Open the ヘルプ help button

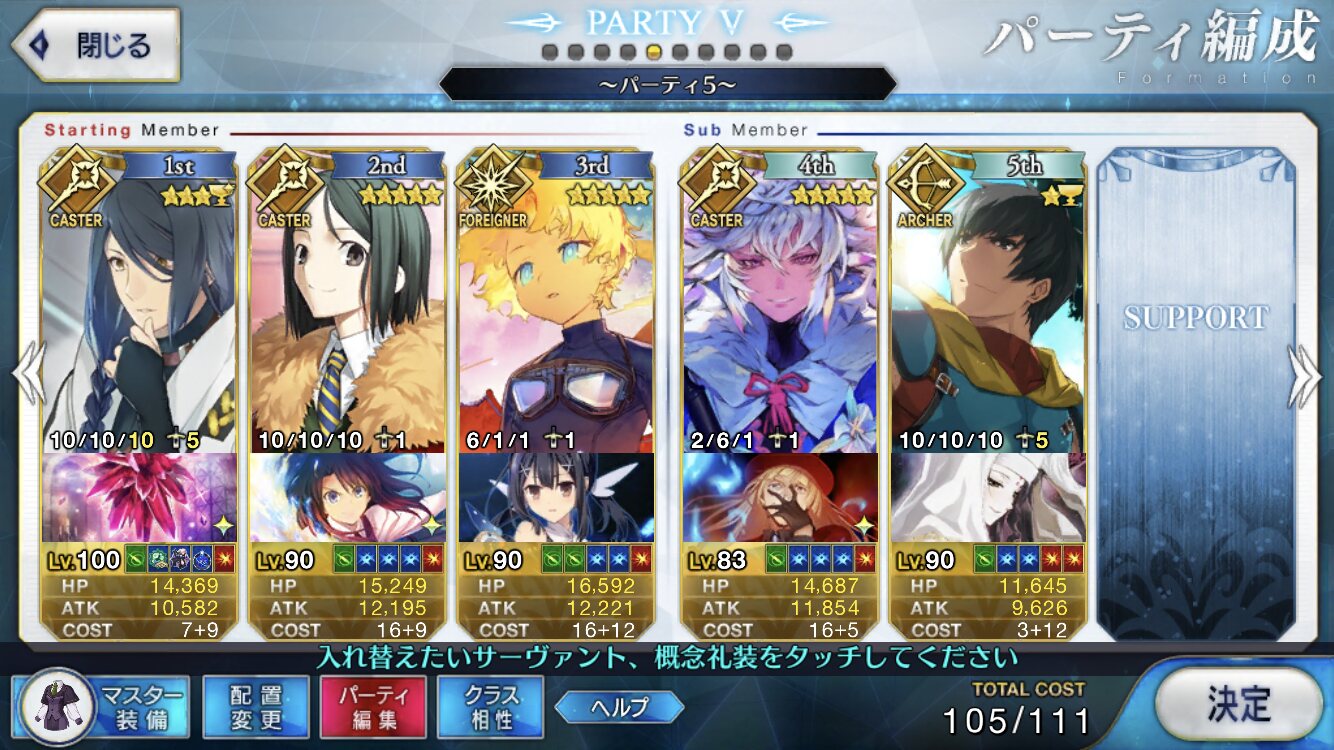tap(620, 708)
